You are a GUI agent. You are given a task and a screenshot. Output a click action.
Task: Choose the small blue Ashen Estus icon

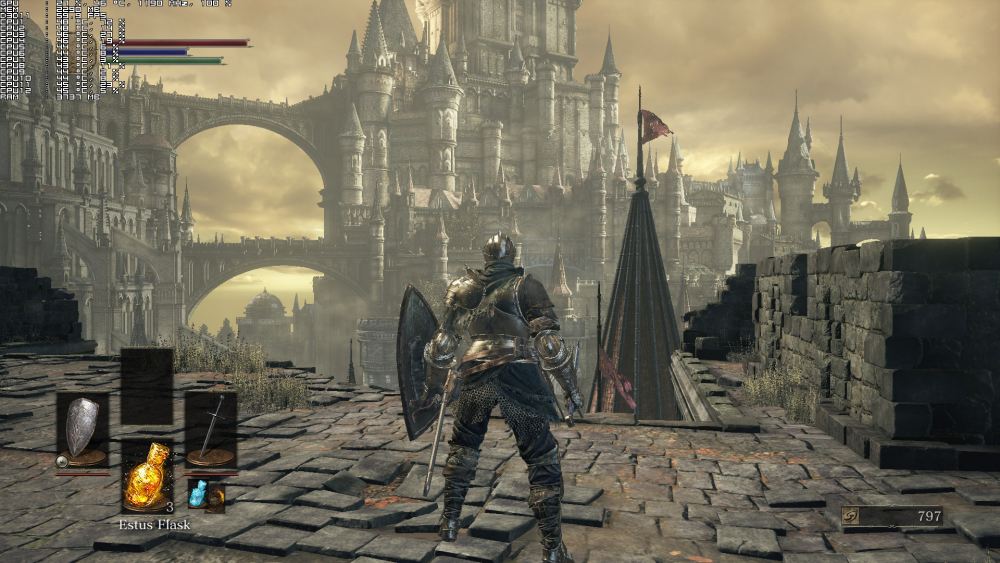(x=198, y=492)
